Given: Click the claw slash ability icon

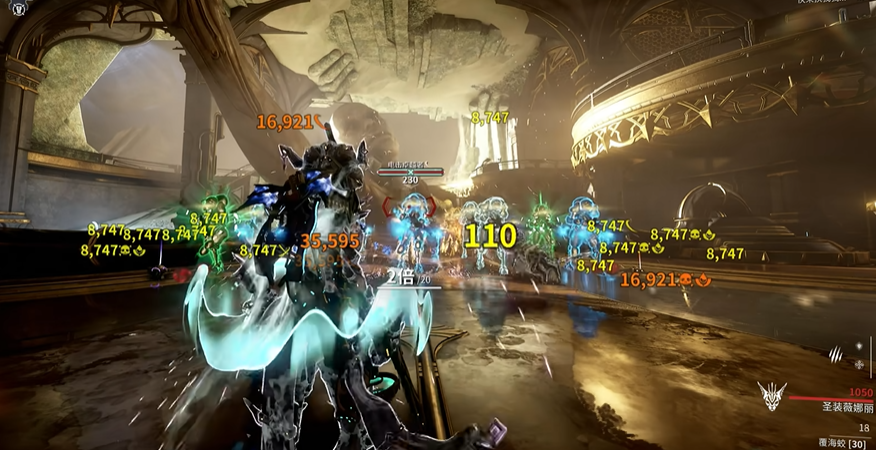Looking at the screenshot, I should coord(836,353).
